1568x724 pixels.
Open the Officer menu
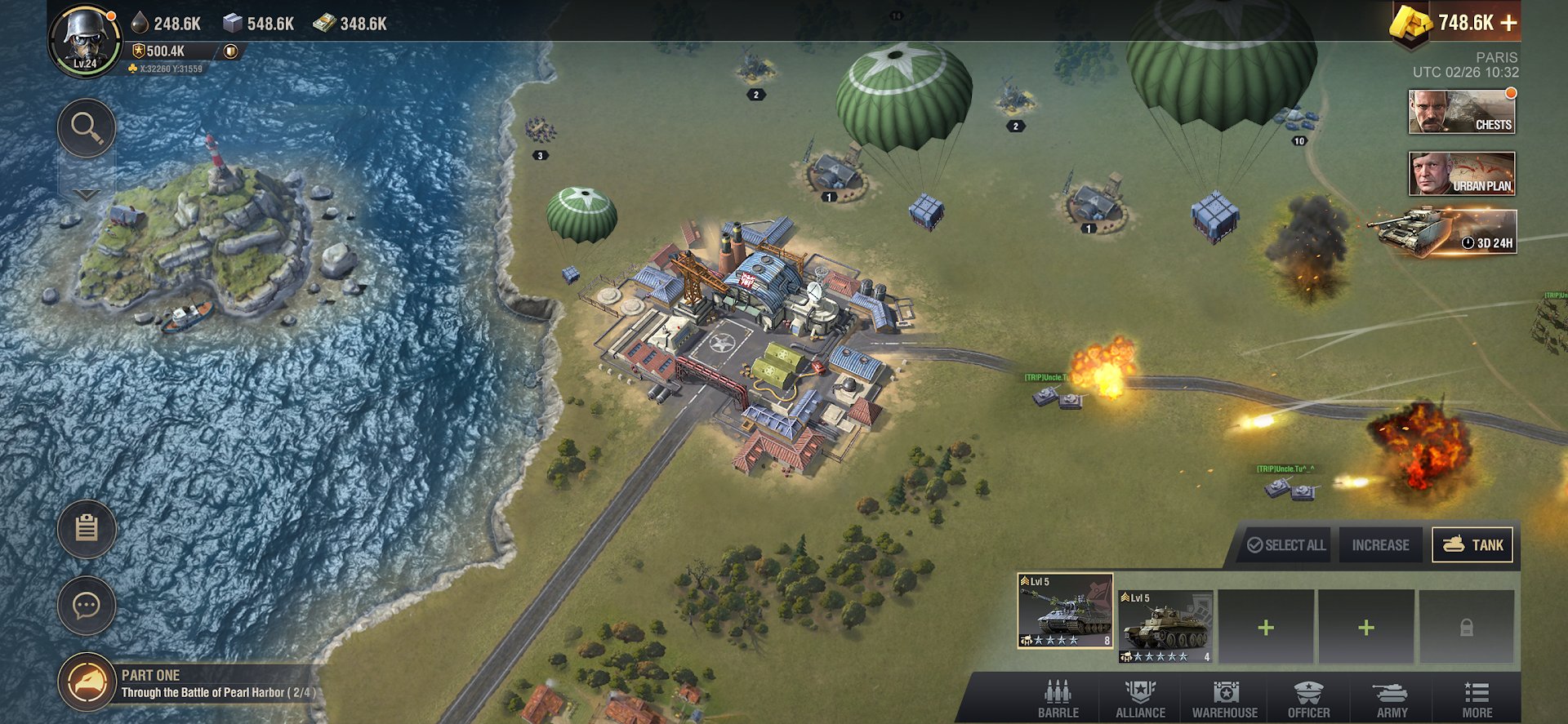(x=1308, y=700)
